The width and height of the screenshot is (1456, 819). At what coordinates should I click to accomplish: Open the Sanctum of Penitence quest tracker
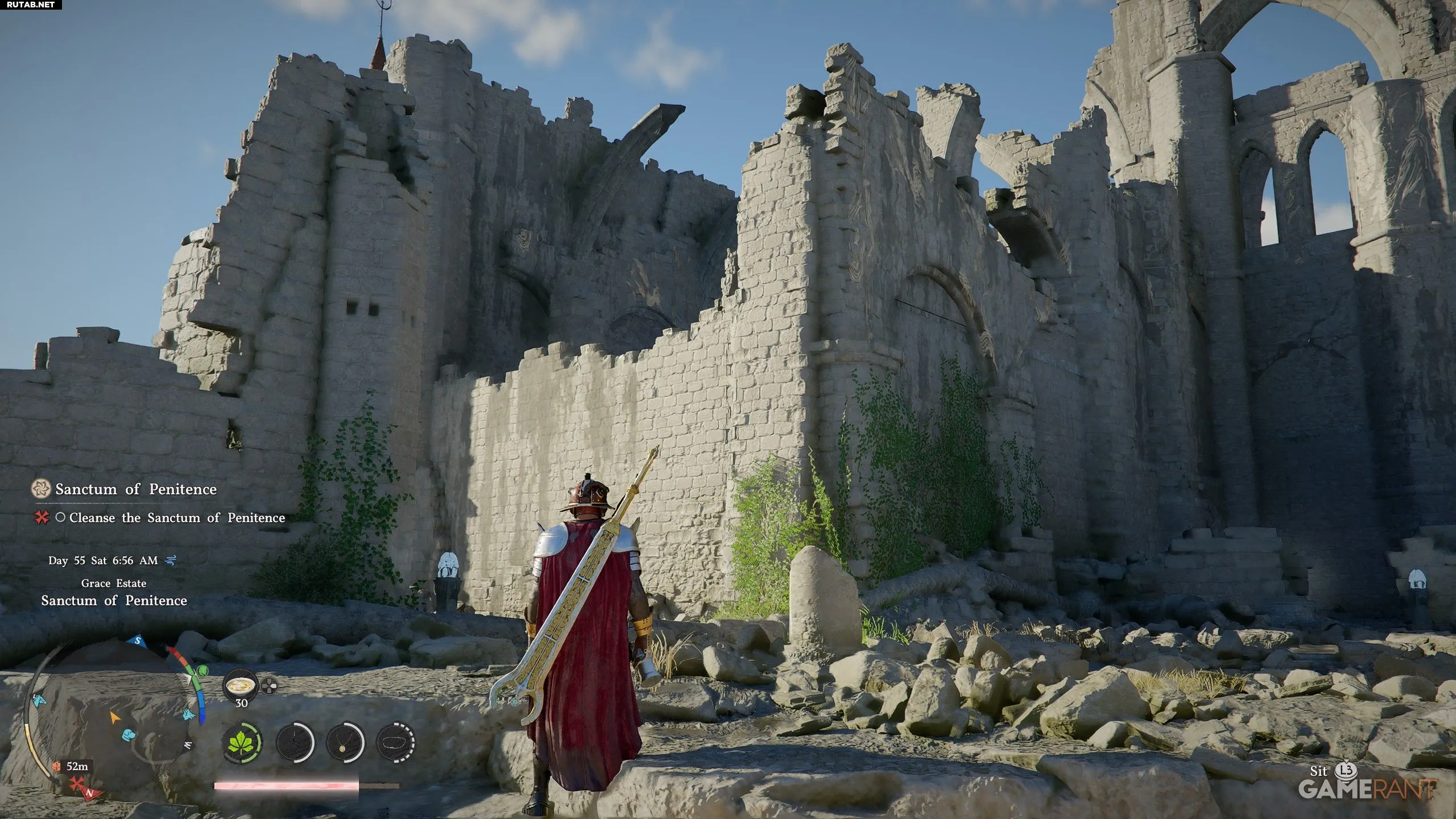135,489
